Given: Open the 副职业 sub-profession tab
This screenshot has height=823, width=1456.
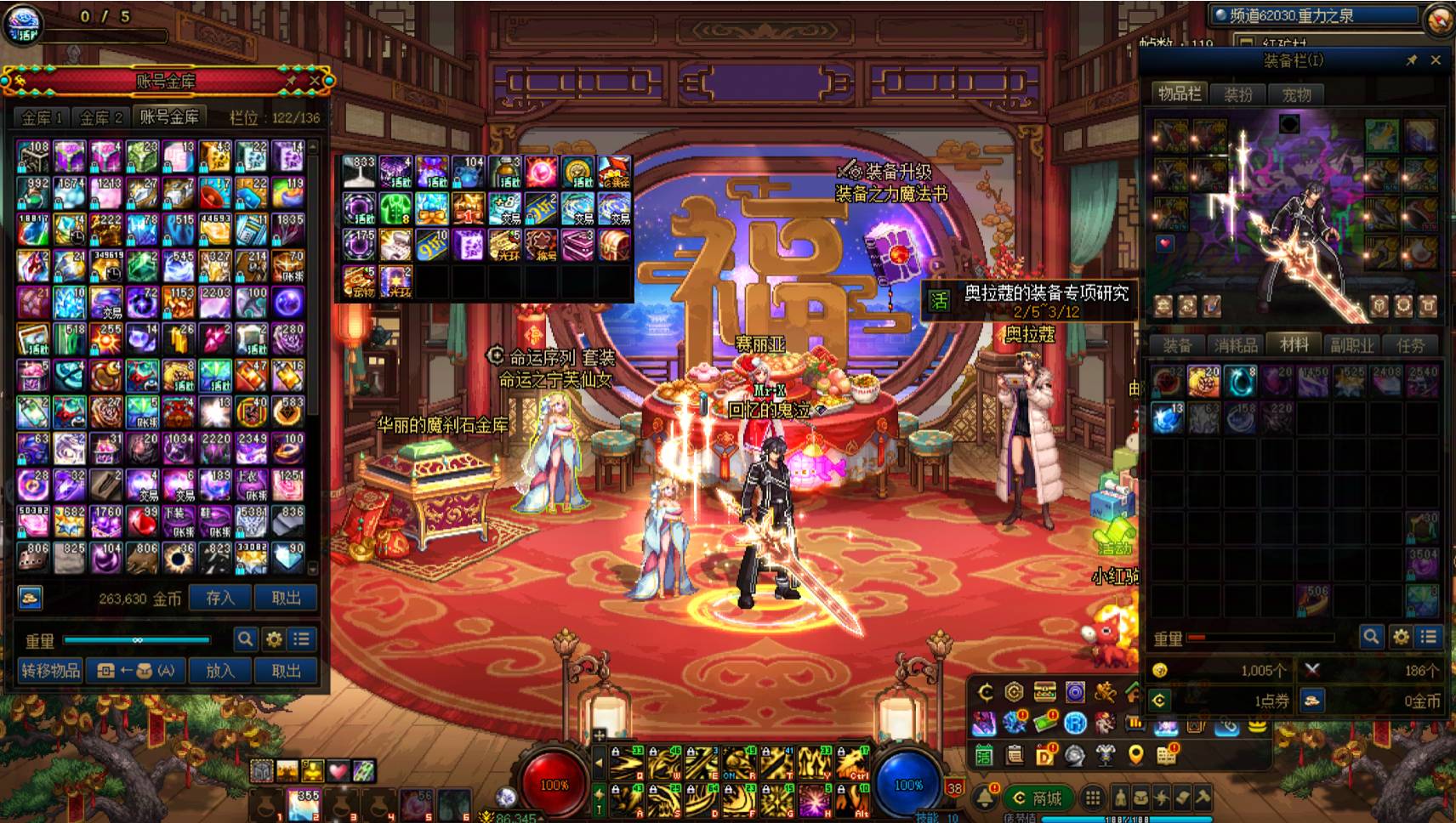Looking at the screenshot, I should pos(1351,344).
